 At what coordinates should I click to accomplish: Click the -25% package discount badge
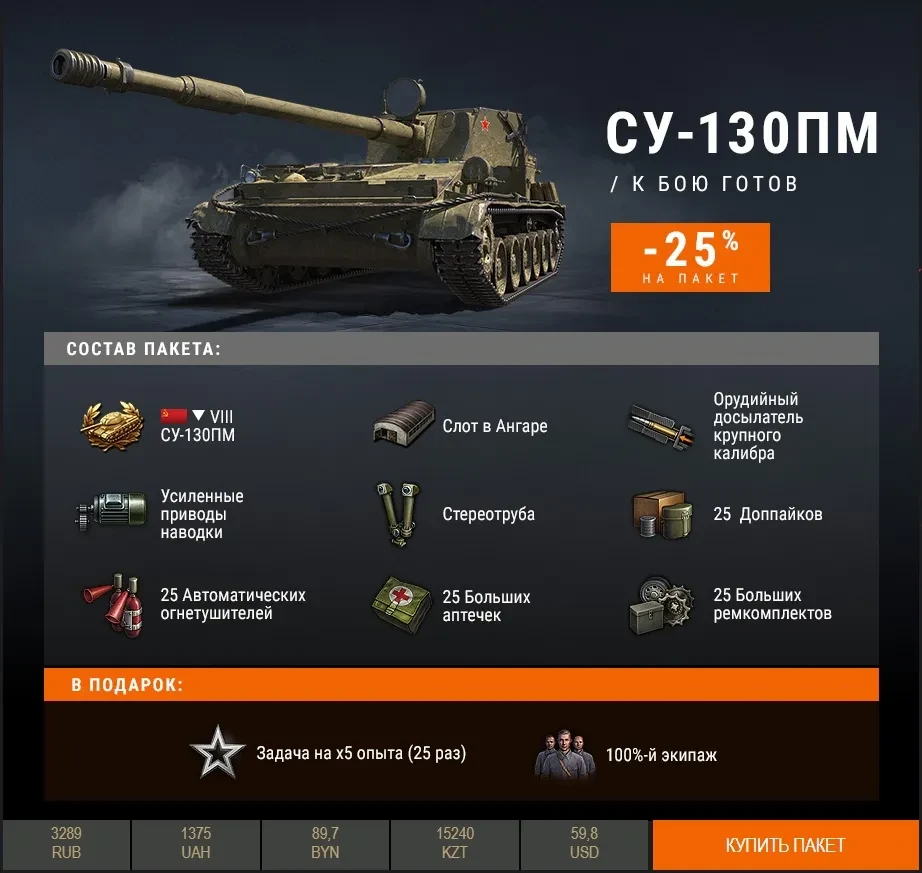[x=690, y=257]
